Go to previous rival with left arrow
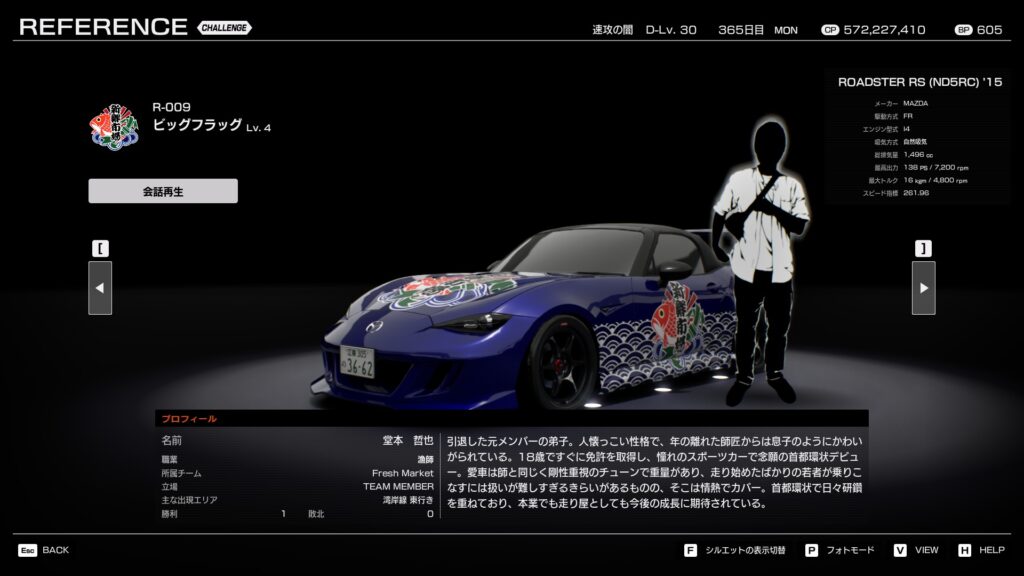Viewport: 1024px width, 576px height. pyautogui.click(x=100, y=288)
